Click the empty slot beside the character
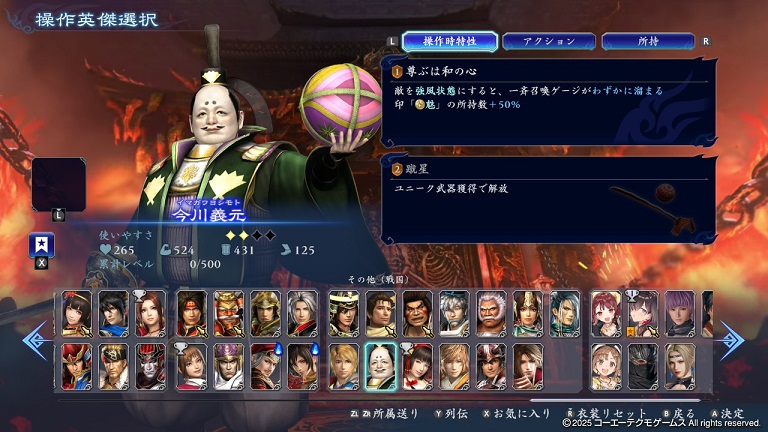This screenshot has height=432, width=768. [59, 184]
